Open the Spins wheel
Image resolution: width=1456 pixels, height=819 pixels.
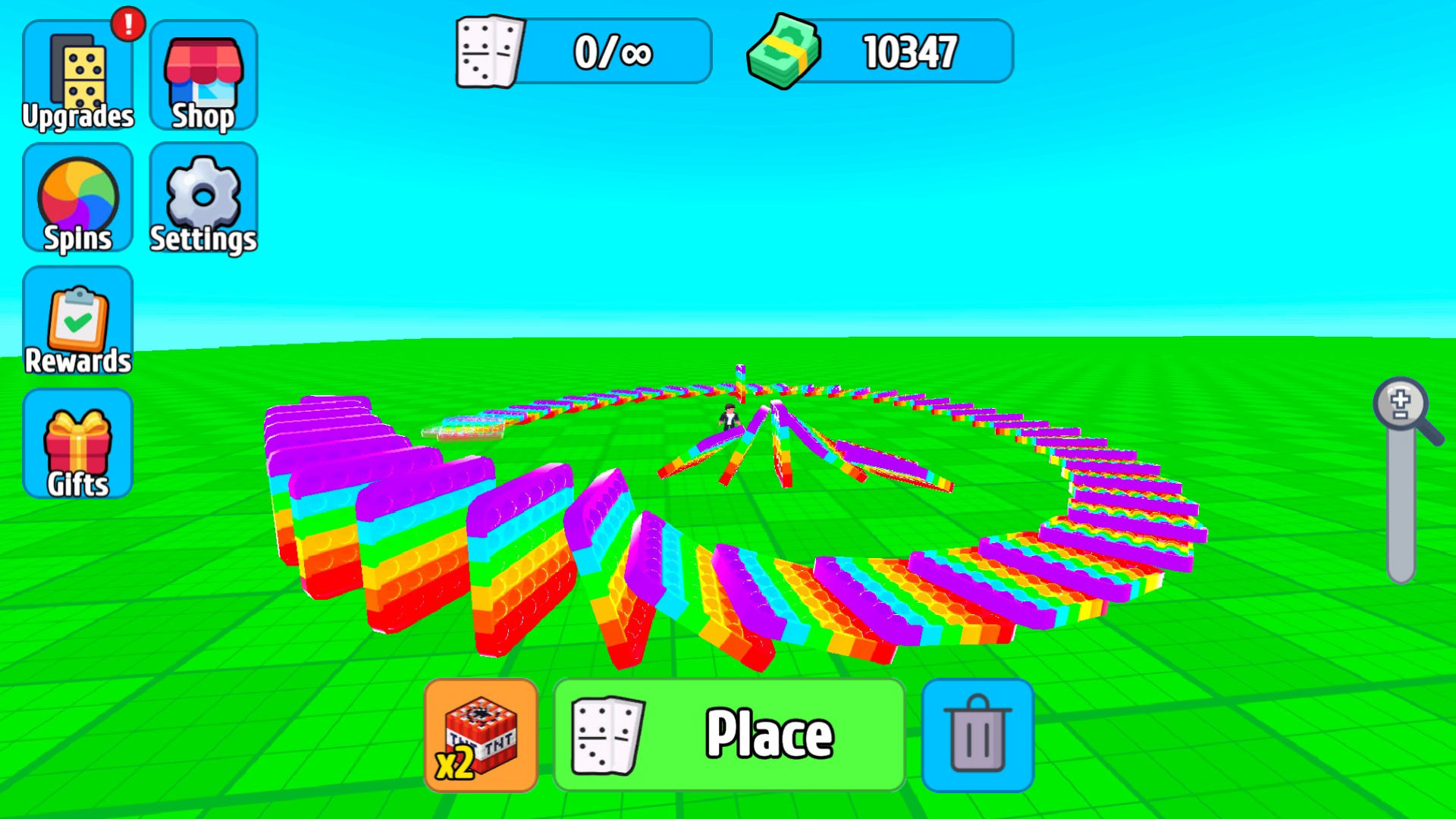click(x=78, y=199)
